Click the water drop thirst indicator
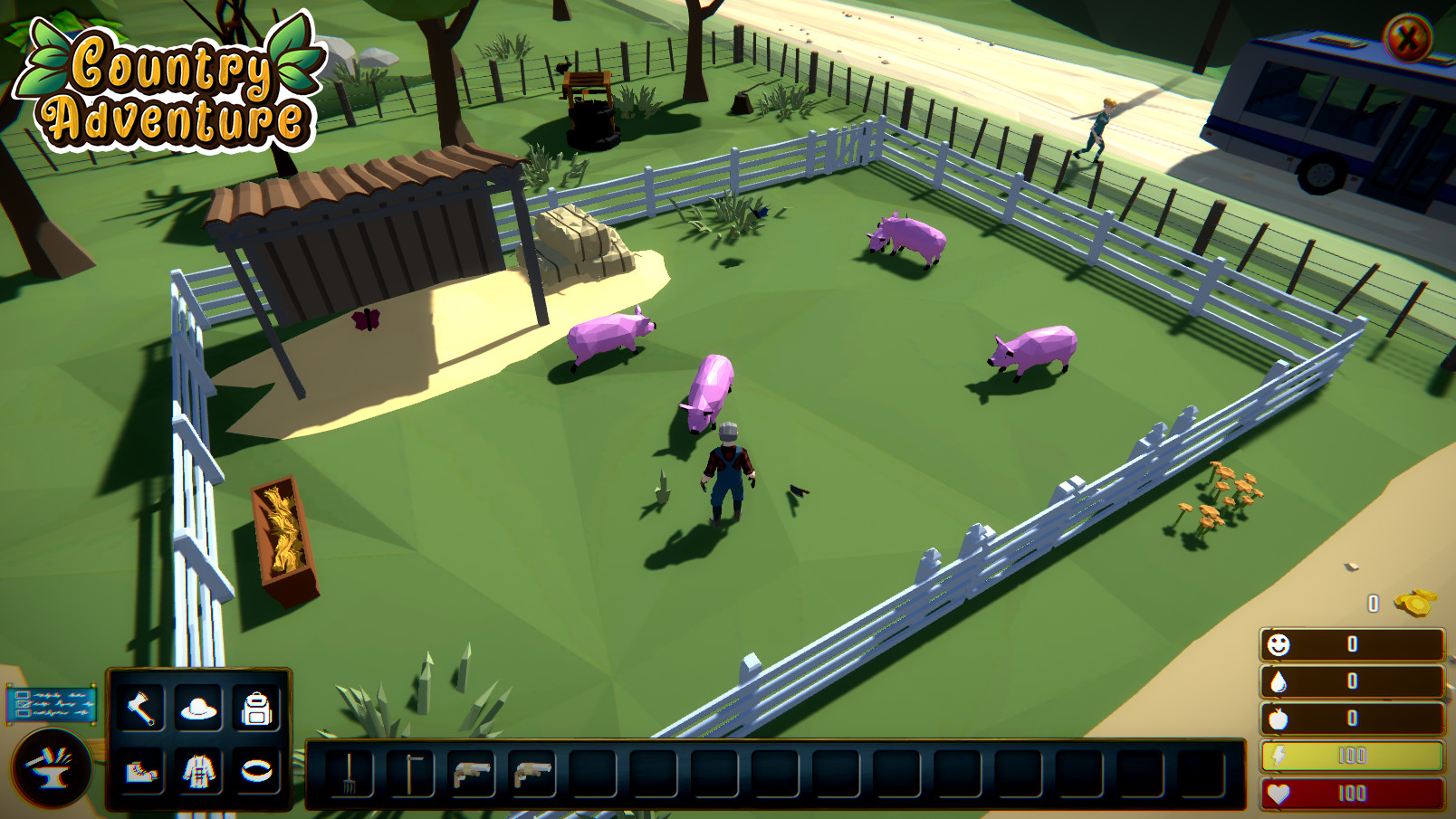This screenshot has width=1456, height=819. click(x=1280, y=681)
